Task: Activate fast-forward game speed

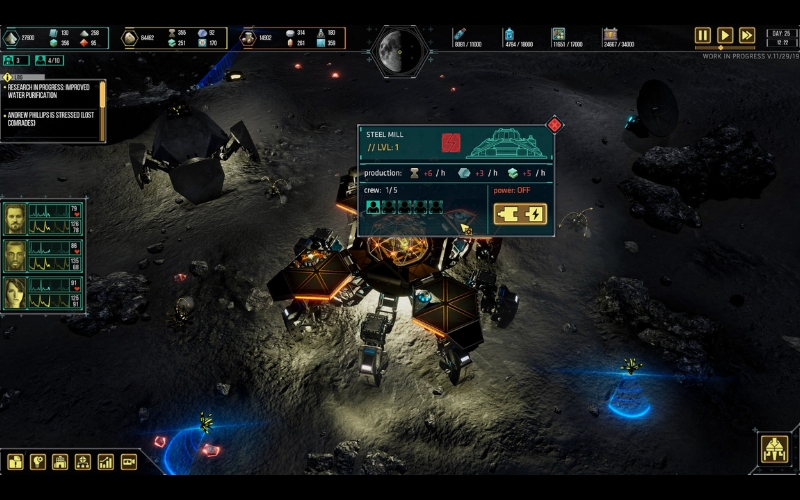Action: coord(747,35)
